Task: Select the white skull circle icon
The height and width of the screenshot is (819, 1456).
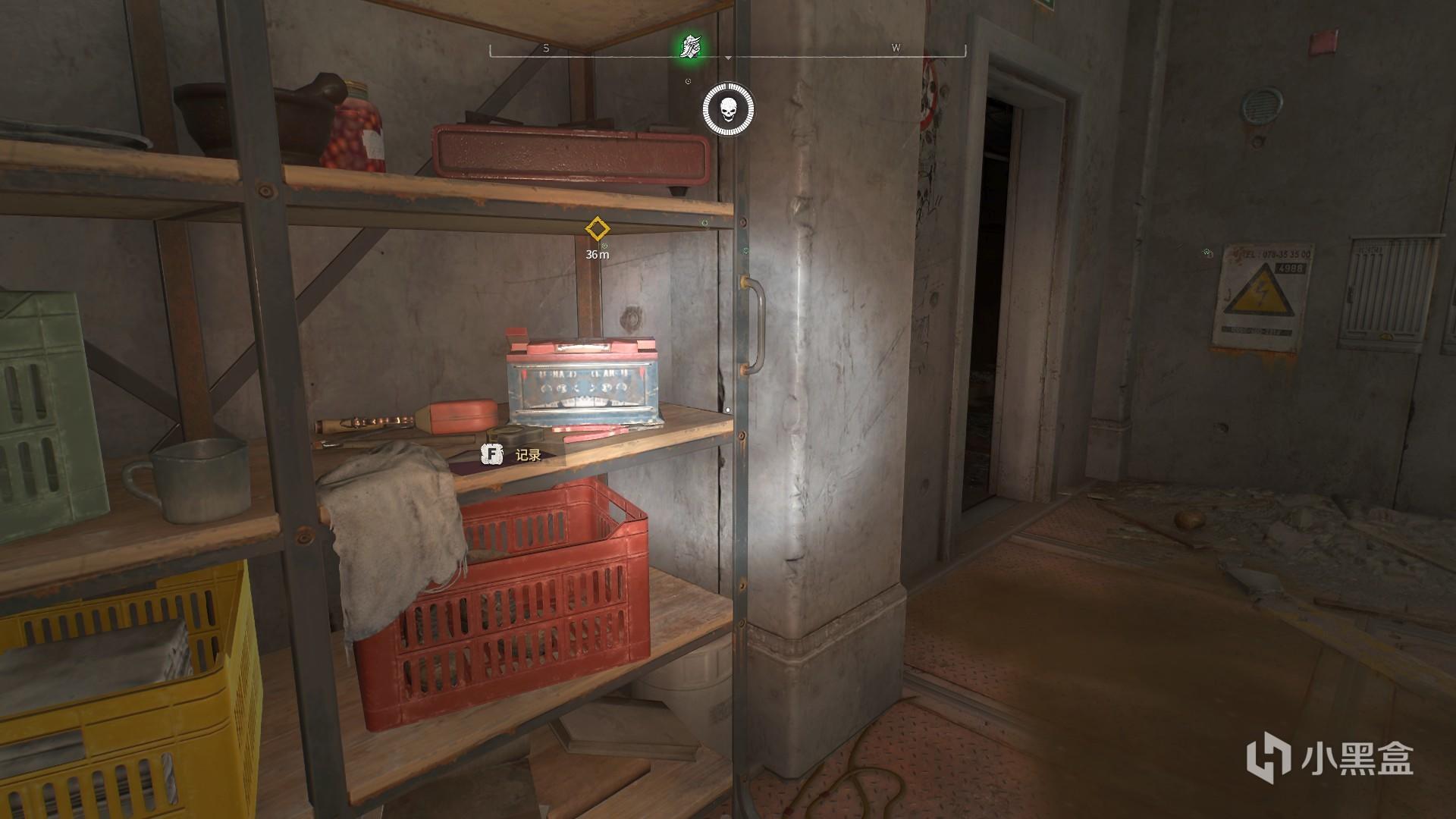Action: 728,111
